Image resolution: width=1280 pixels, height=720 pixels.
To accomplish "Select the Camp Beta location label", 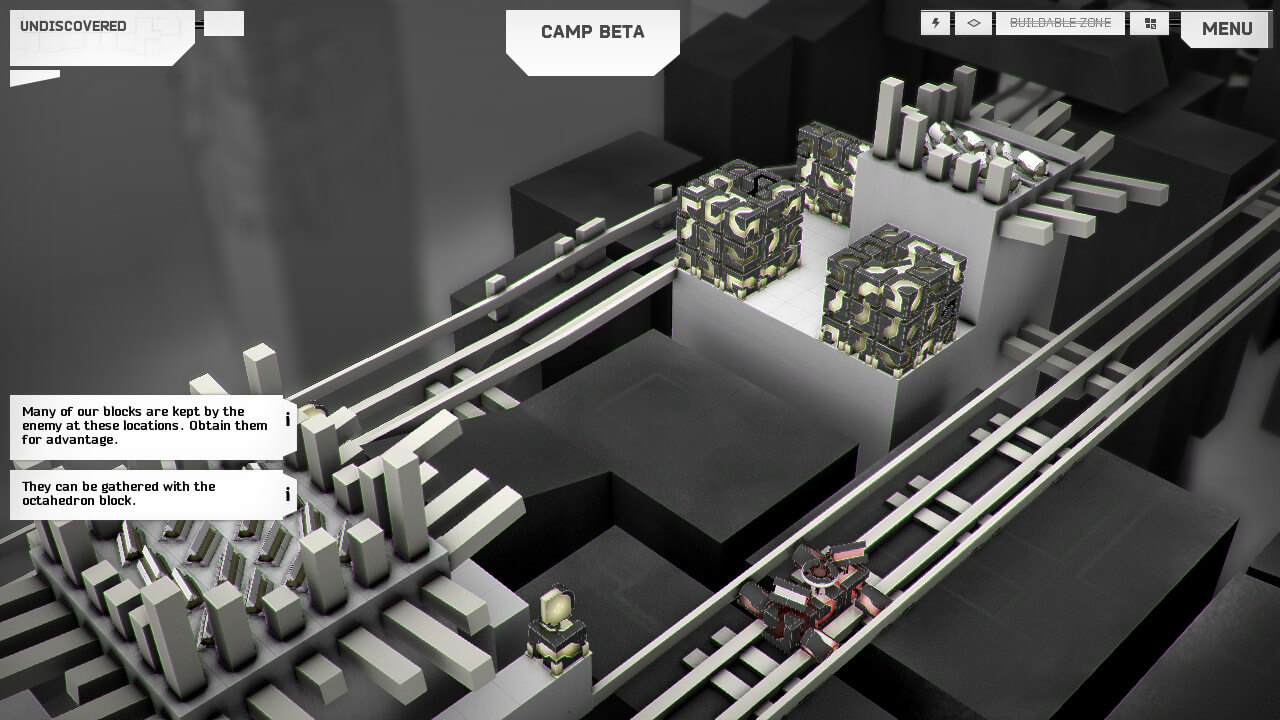I will (593, 33).
